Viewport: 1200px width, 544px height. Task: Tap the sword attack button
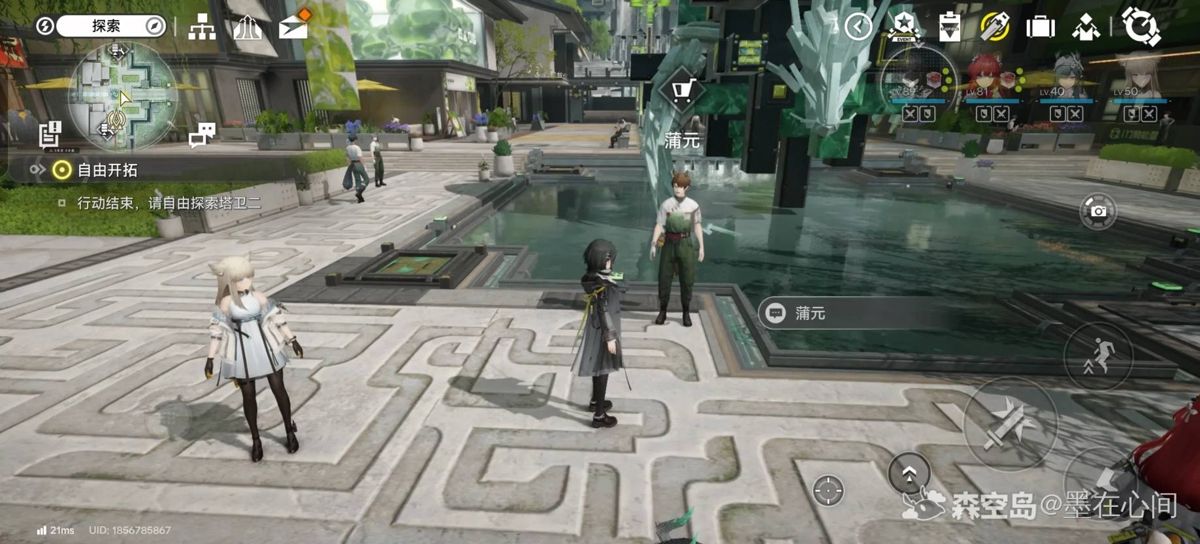[1009, 423]
